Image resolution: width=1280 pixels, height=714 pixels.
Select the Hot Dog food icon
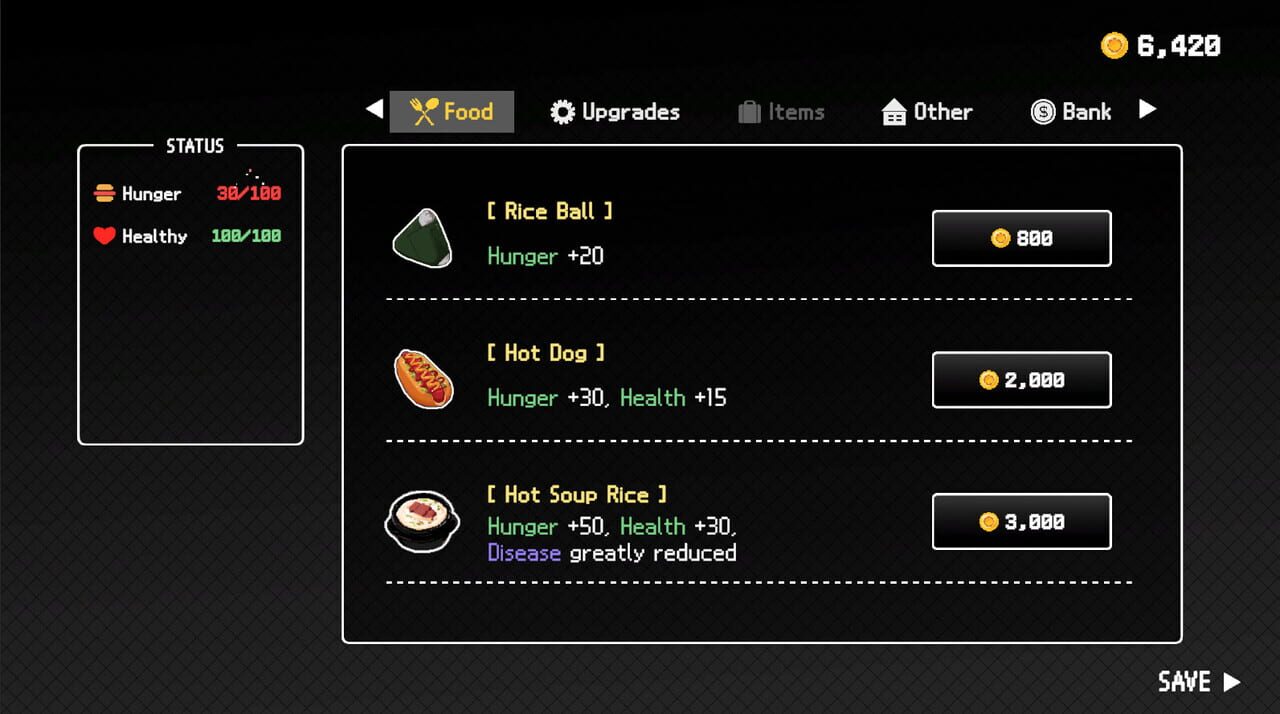coord(424,379)
